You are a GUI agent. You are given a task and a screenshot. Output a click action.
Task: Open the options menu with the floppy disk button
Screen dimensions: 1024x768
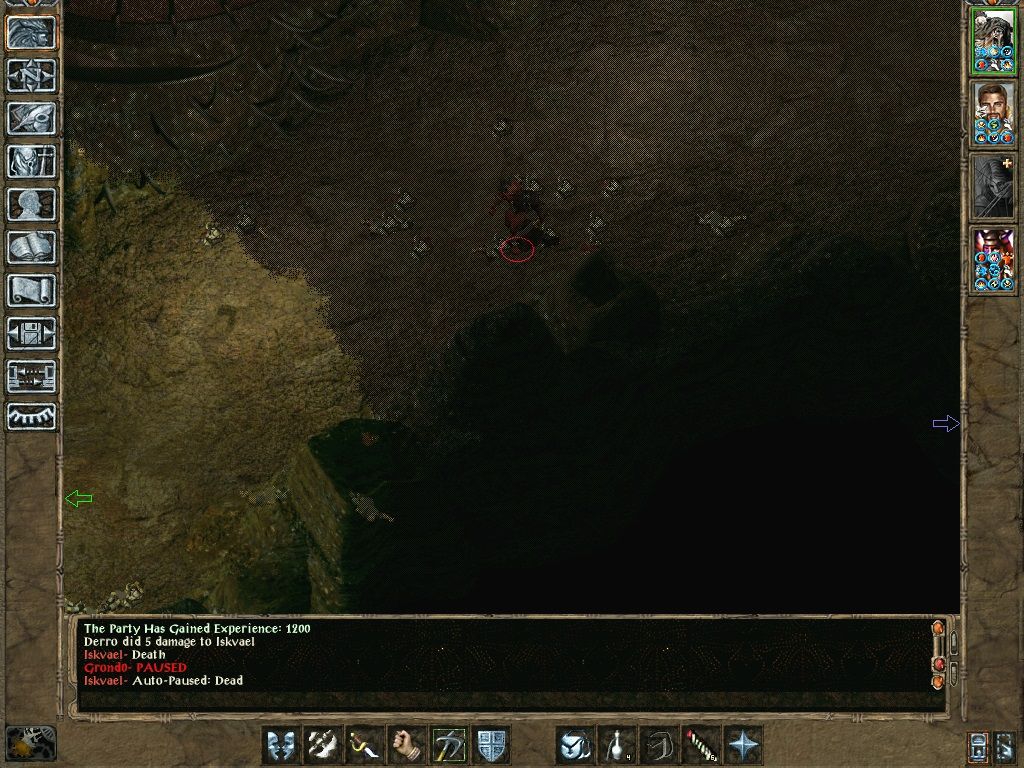(31, 333)
